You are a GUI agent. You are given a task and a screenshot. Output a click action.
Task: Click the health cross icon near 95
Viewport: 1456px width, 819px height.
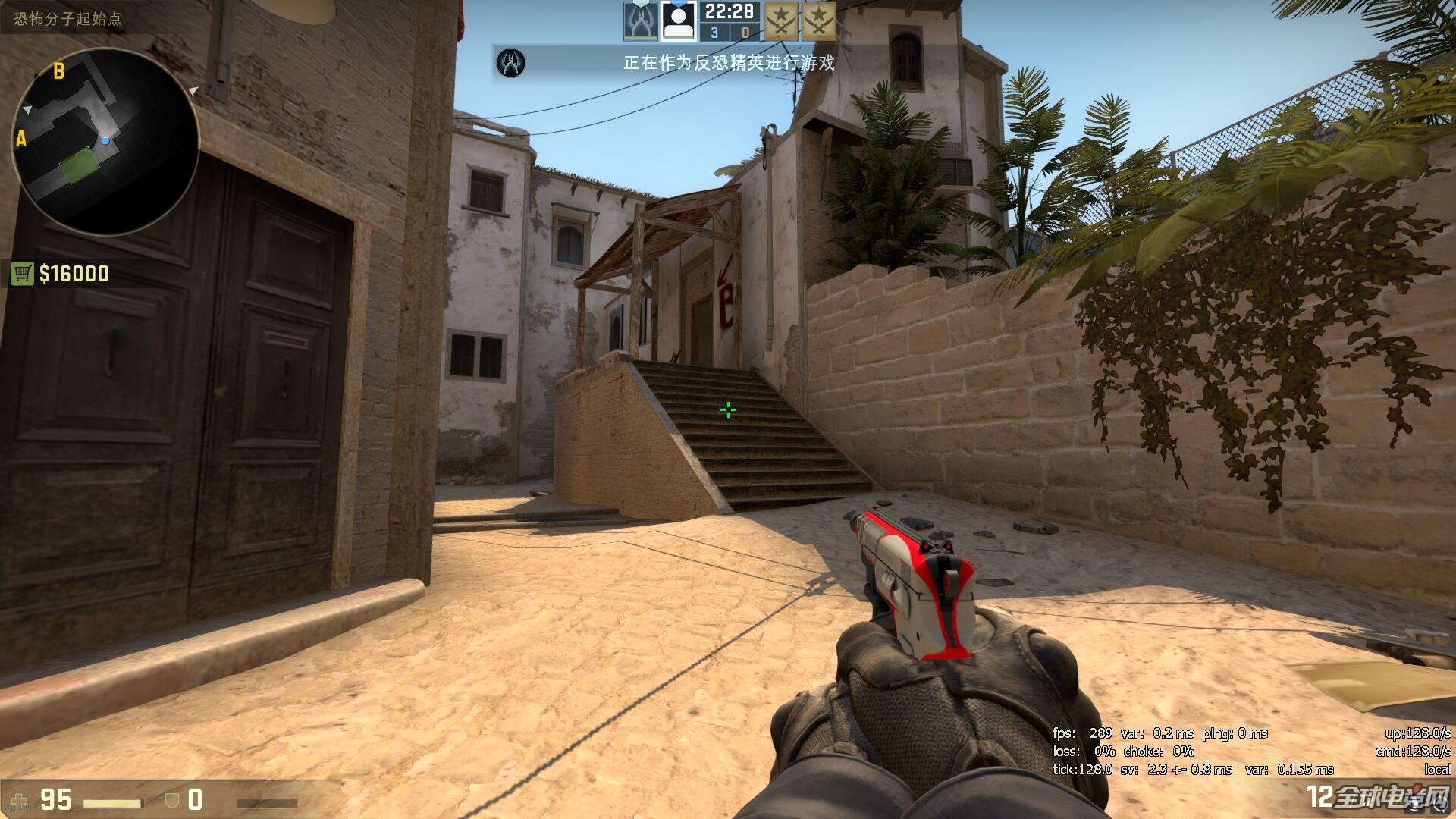tap(17, 799)
